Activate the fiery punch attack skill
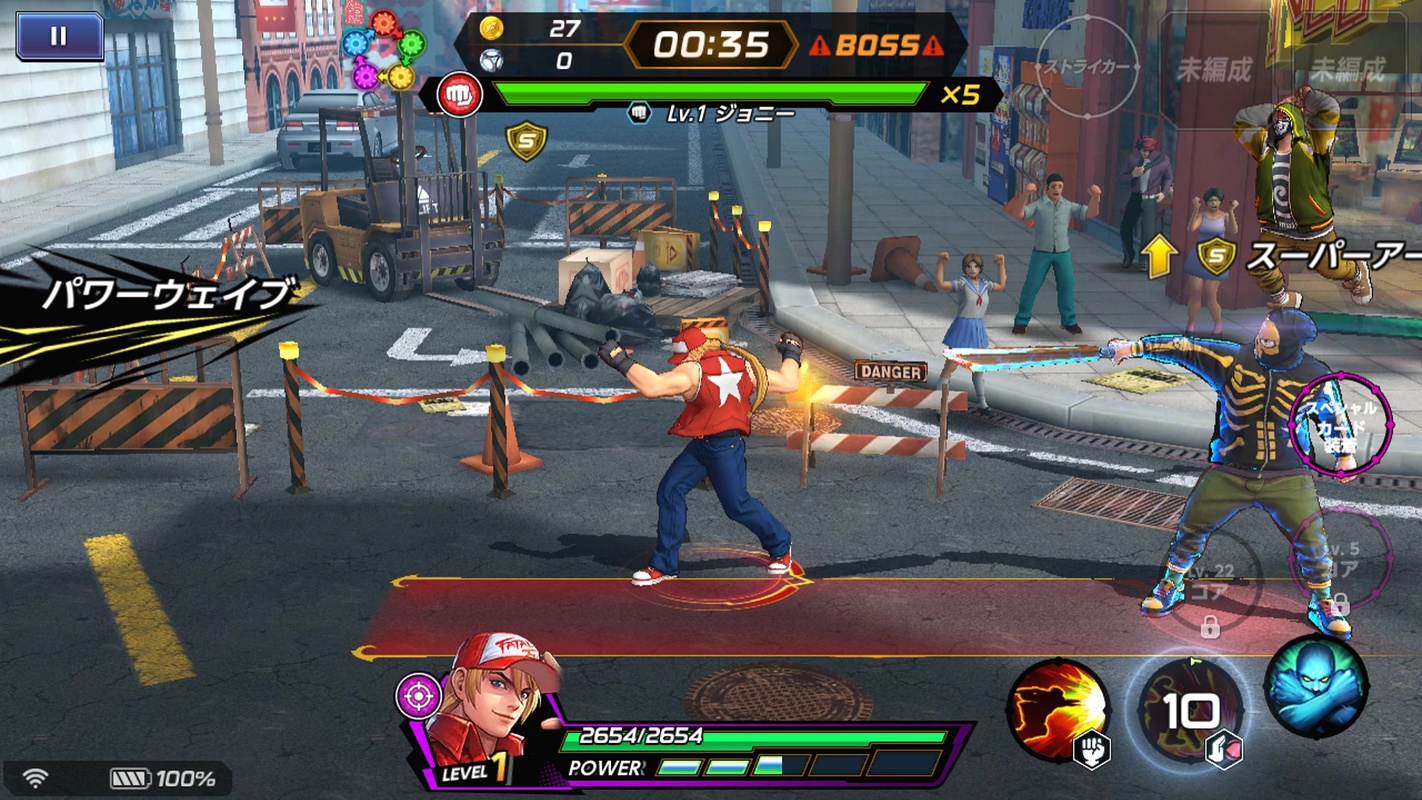1422x800 pixels. [x=1058, y=709]
